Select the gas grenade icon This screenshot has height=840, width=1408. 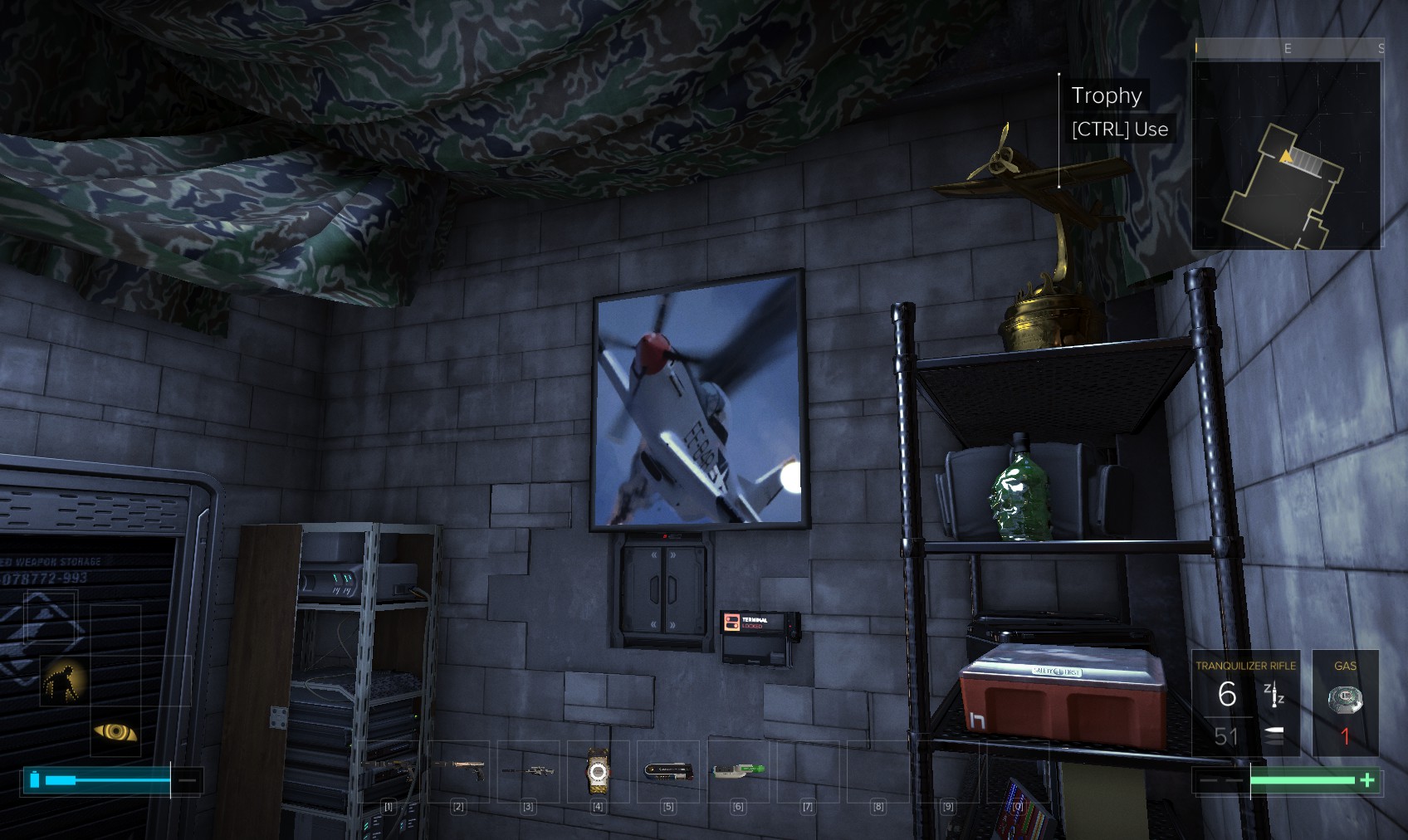click(1345, 700)
